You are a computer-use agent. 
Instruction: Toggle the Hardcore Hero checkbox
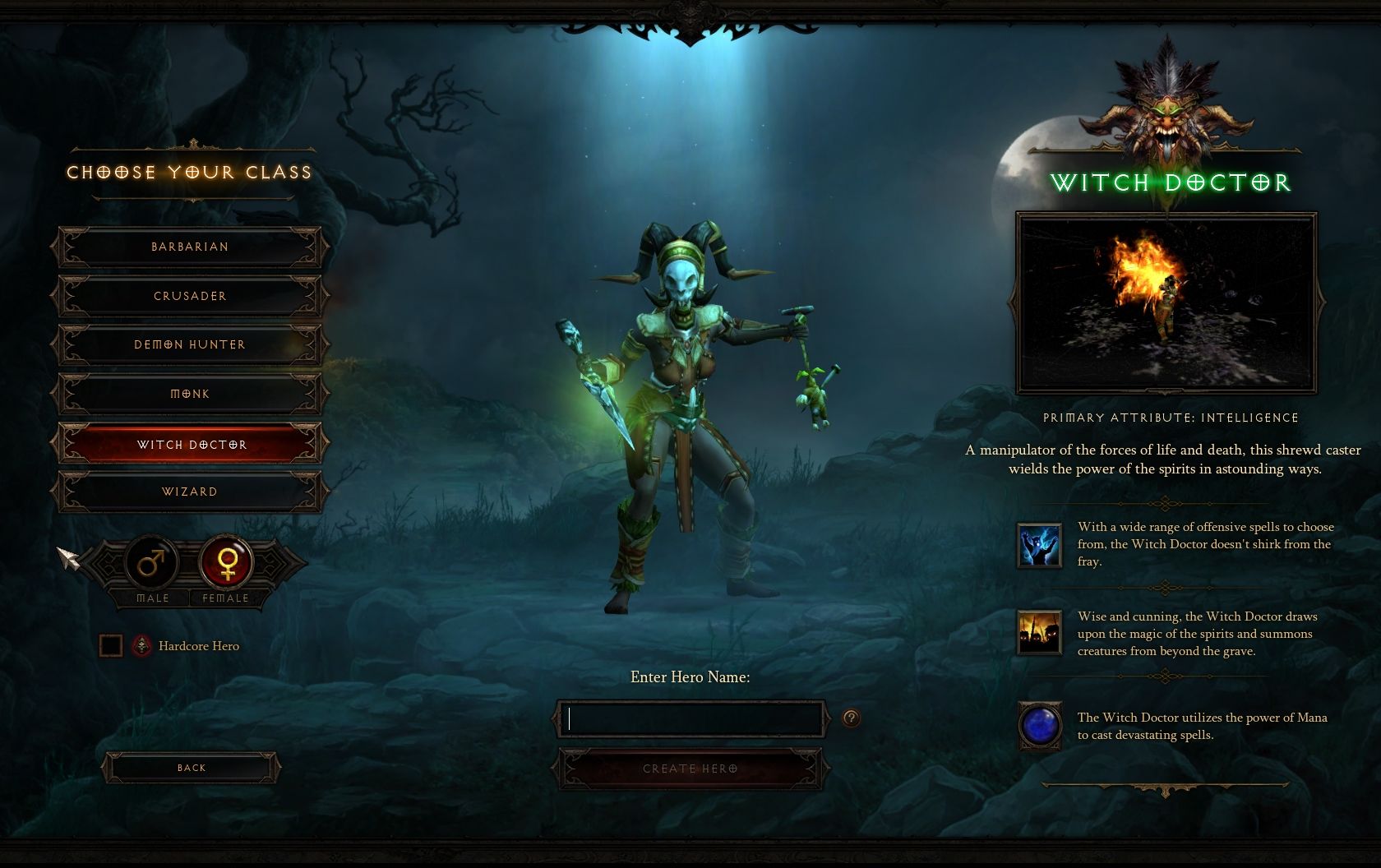(x=111, y=646)
